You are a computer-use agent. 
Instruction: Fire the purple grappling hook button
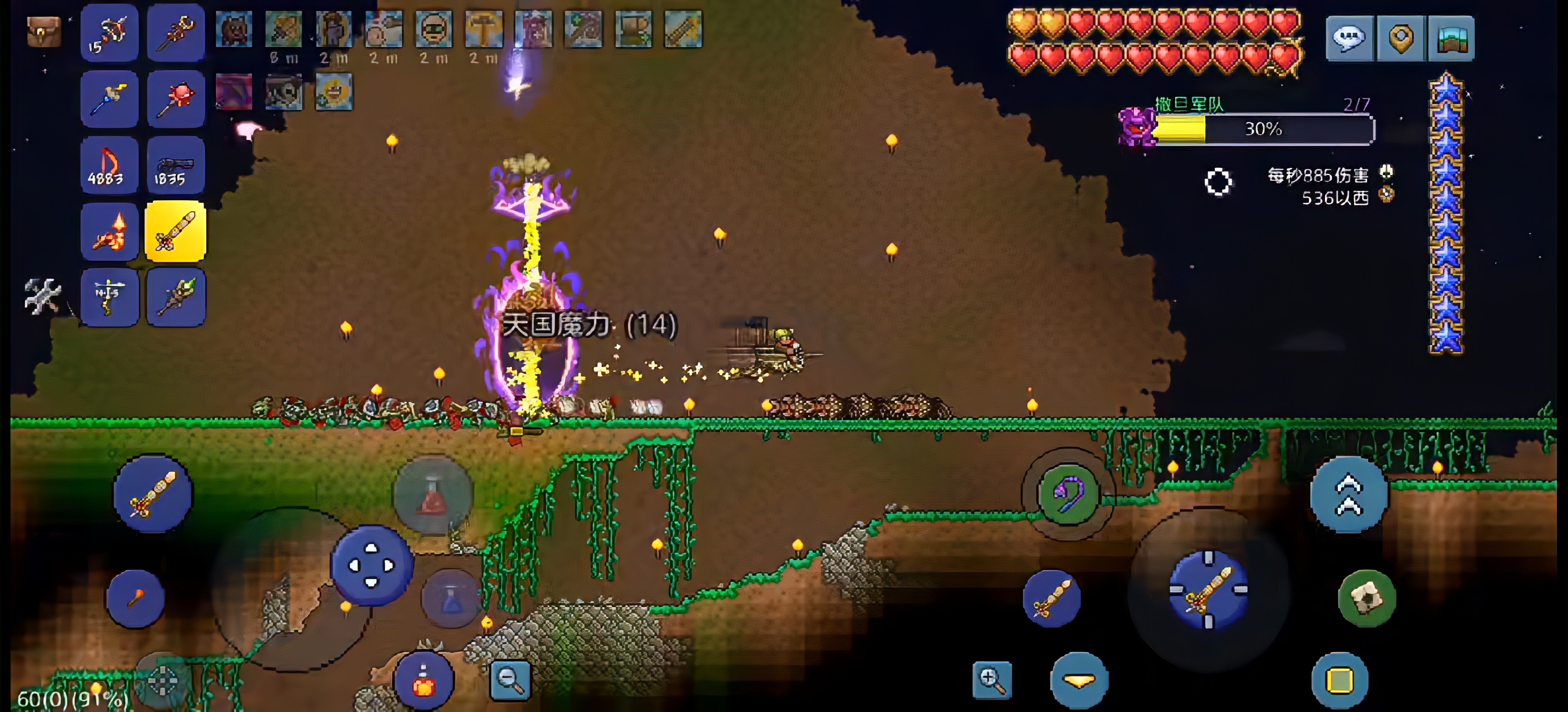click(1067, 493)
